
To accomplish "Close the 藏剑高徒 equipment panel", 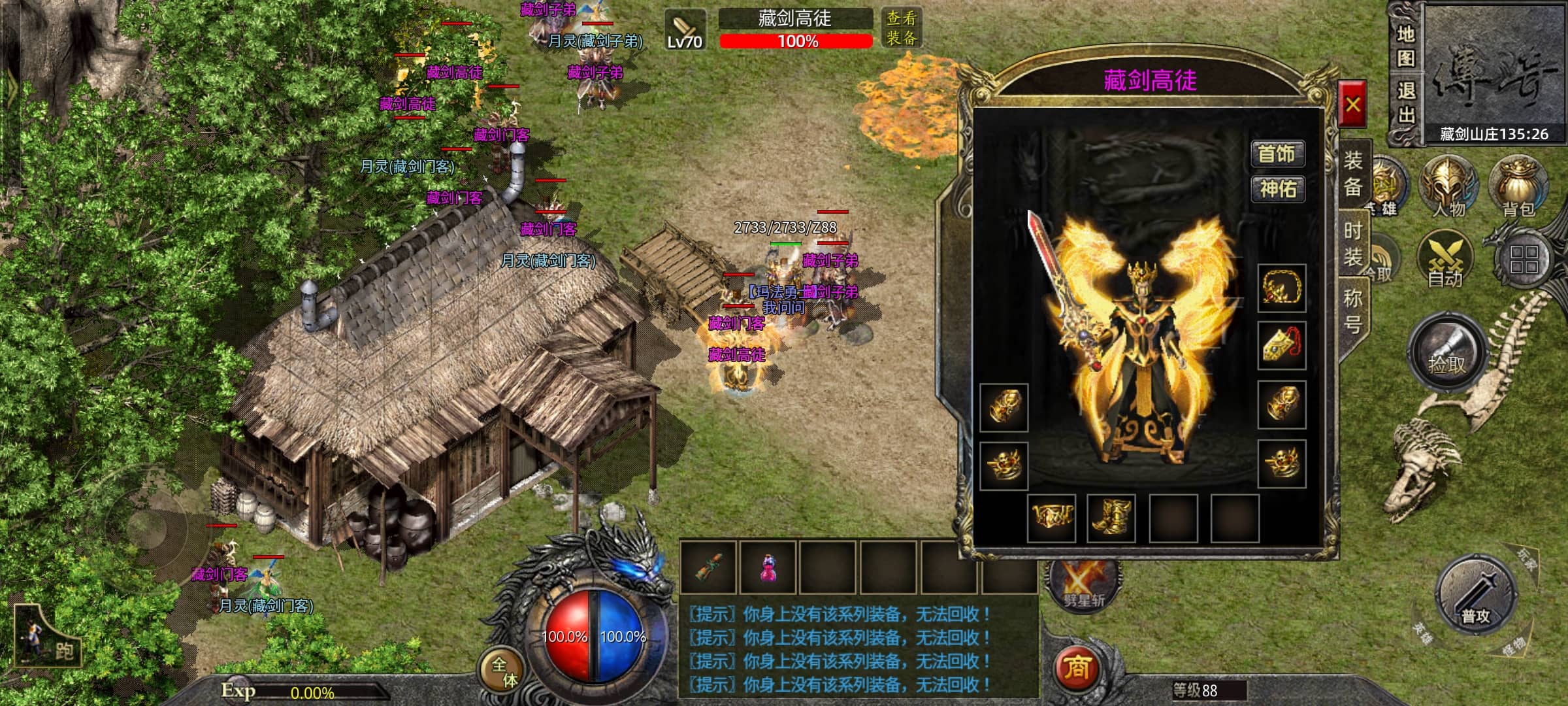I will click(x=1352, y=105).
